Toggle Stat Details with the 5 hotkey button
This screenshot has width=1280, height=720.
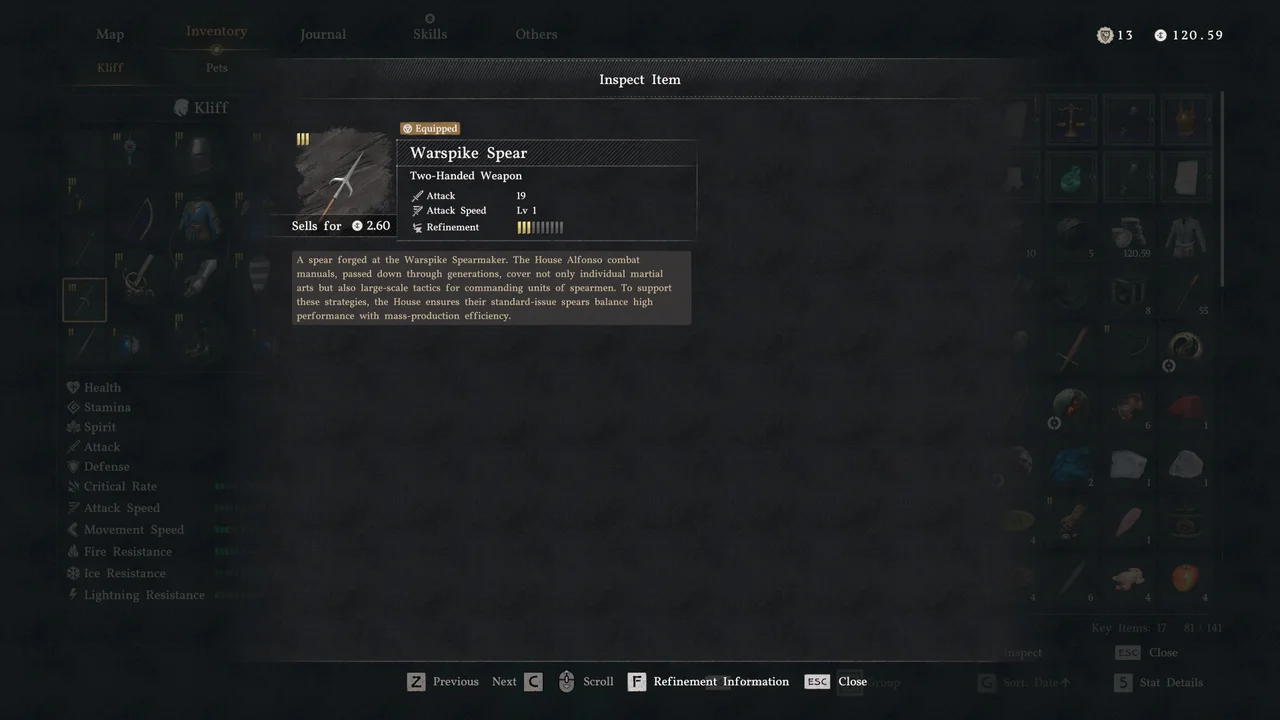(1124, 682)
